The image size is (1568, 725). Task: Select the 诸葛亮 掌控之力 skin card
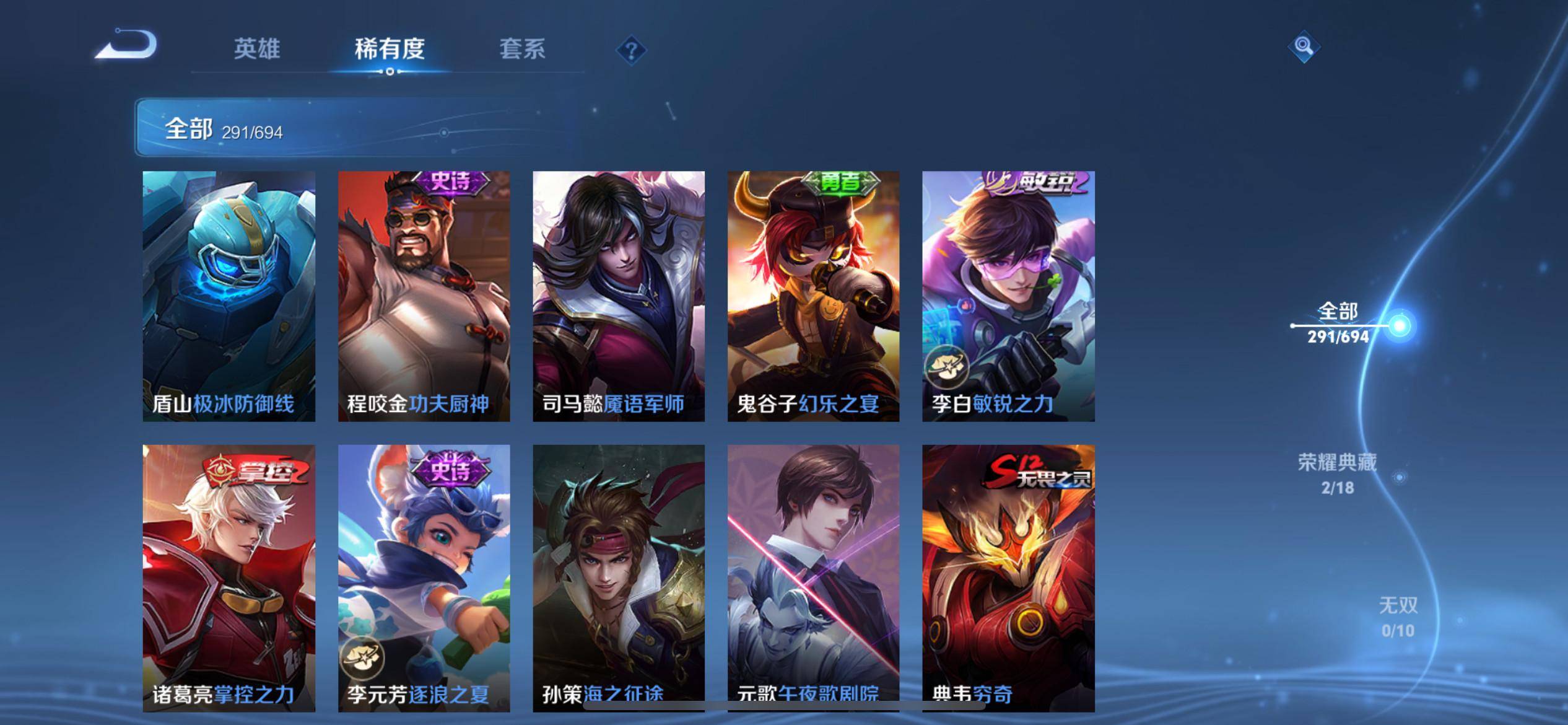point(229,576)
